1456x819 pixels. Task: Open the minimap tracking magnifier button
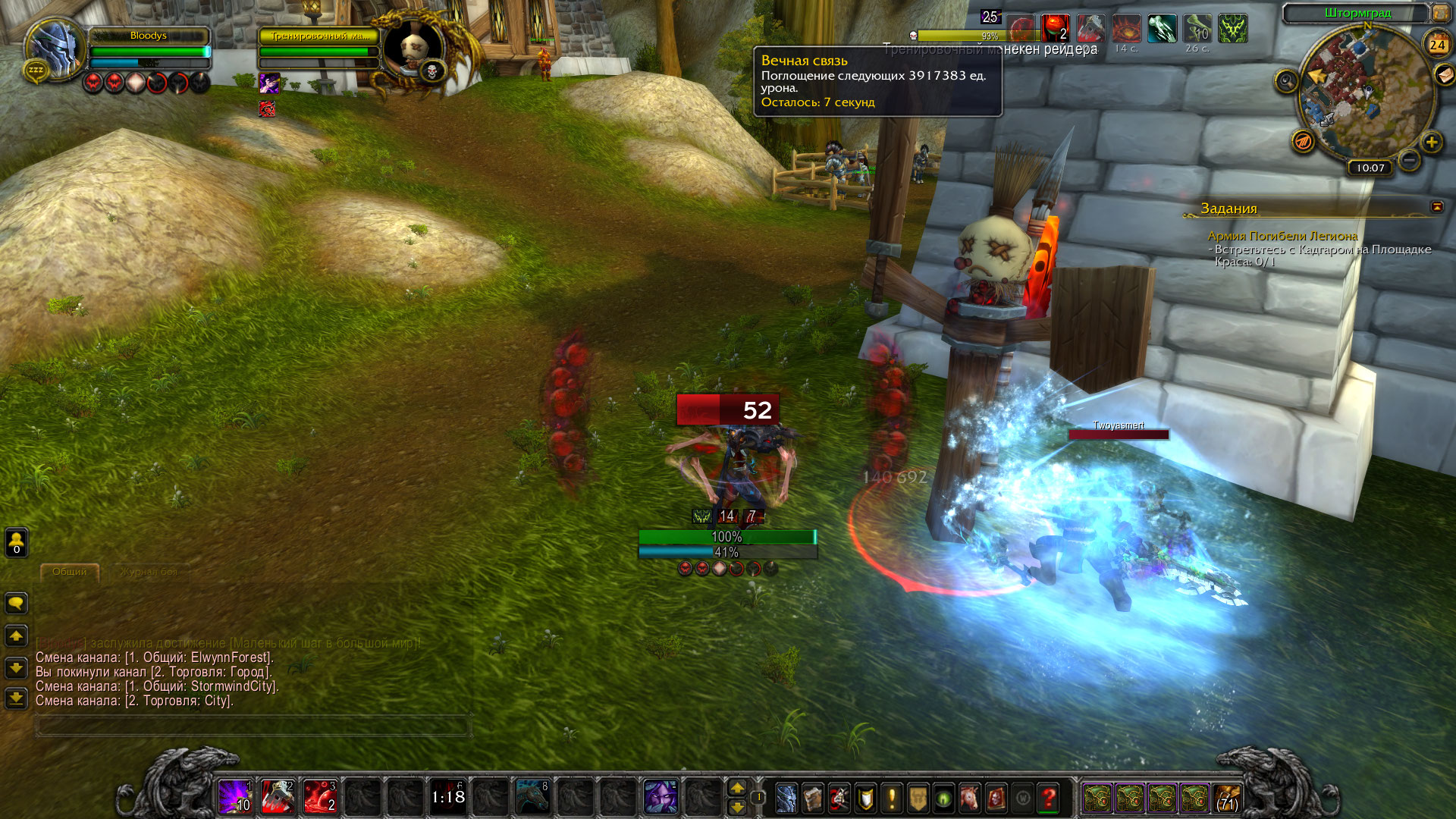coord(1286,80)
